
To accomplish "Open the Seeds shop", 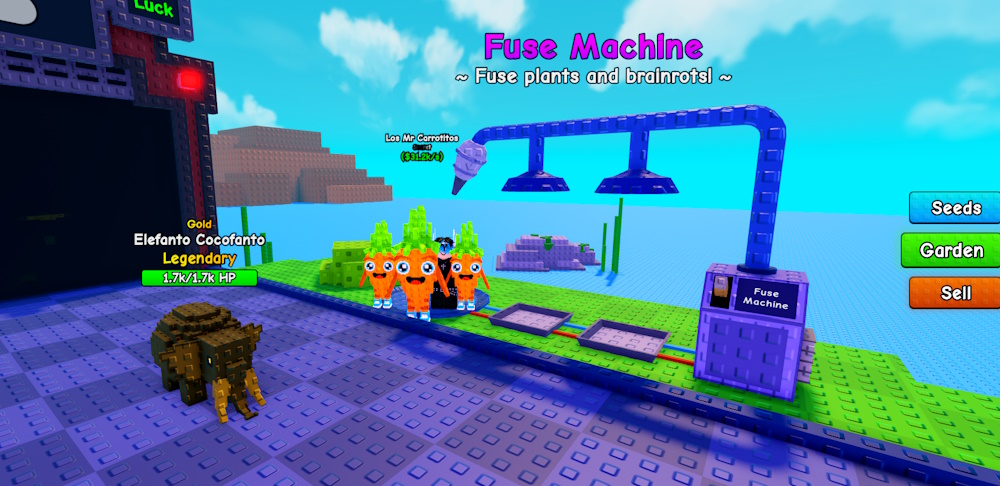I will [x=955, y=208].
